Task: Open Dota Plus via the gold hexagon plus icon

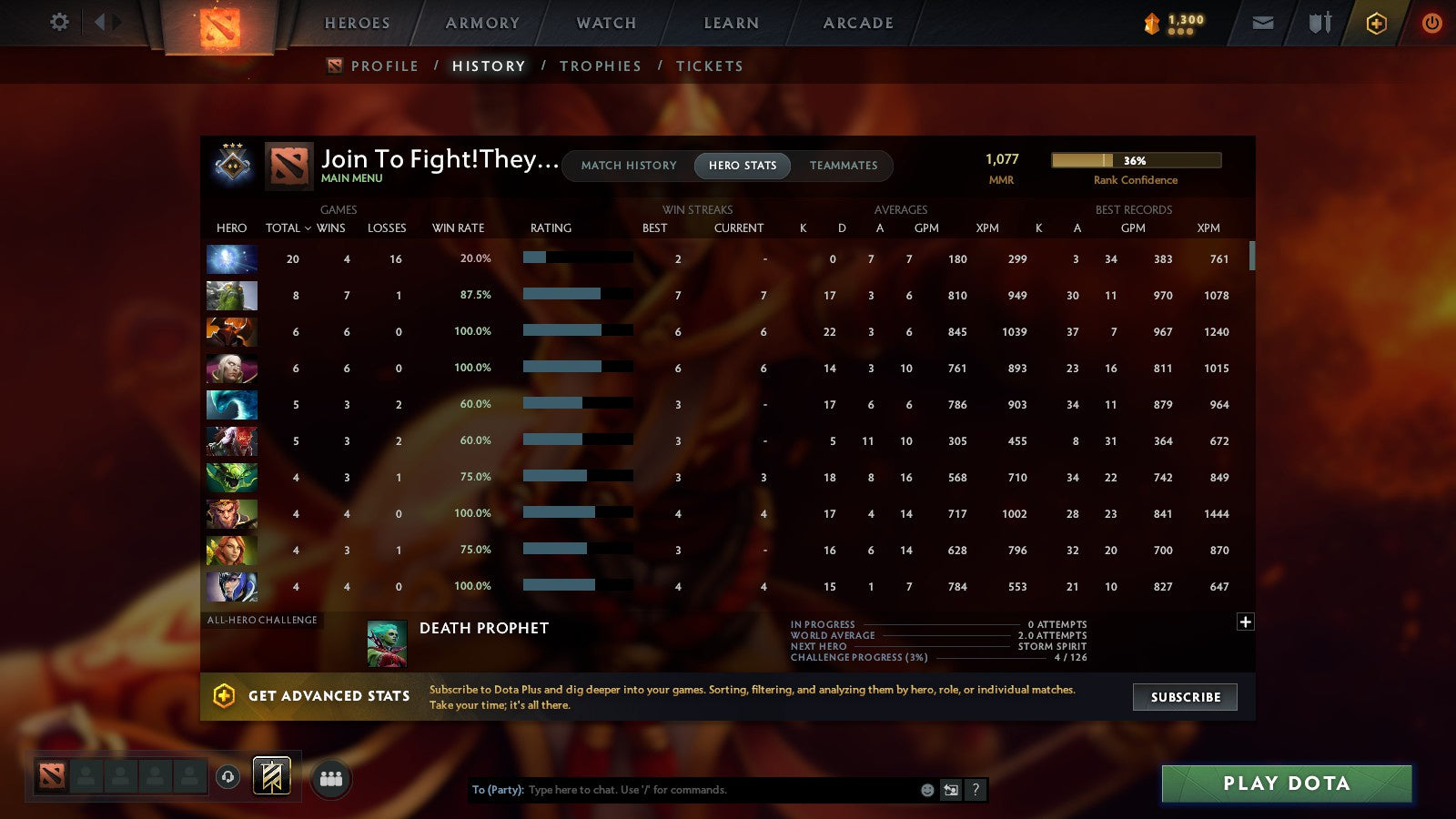Action: tap(1376, 23)
